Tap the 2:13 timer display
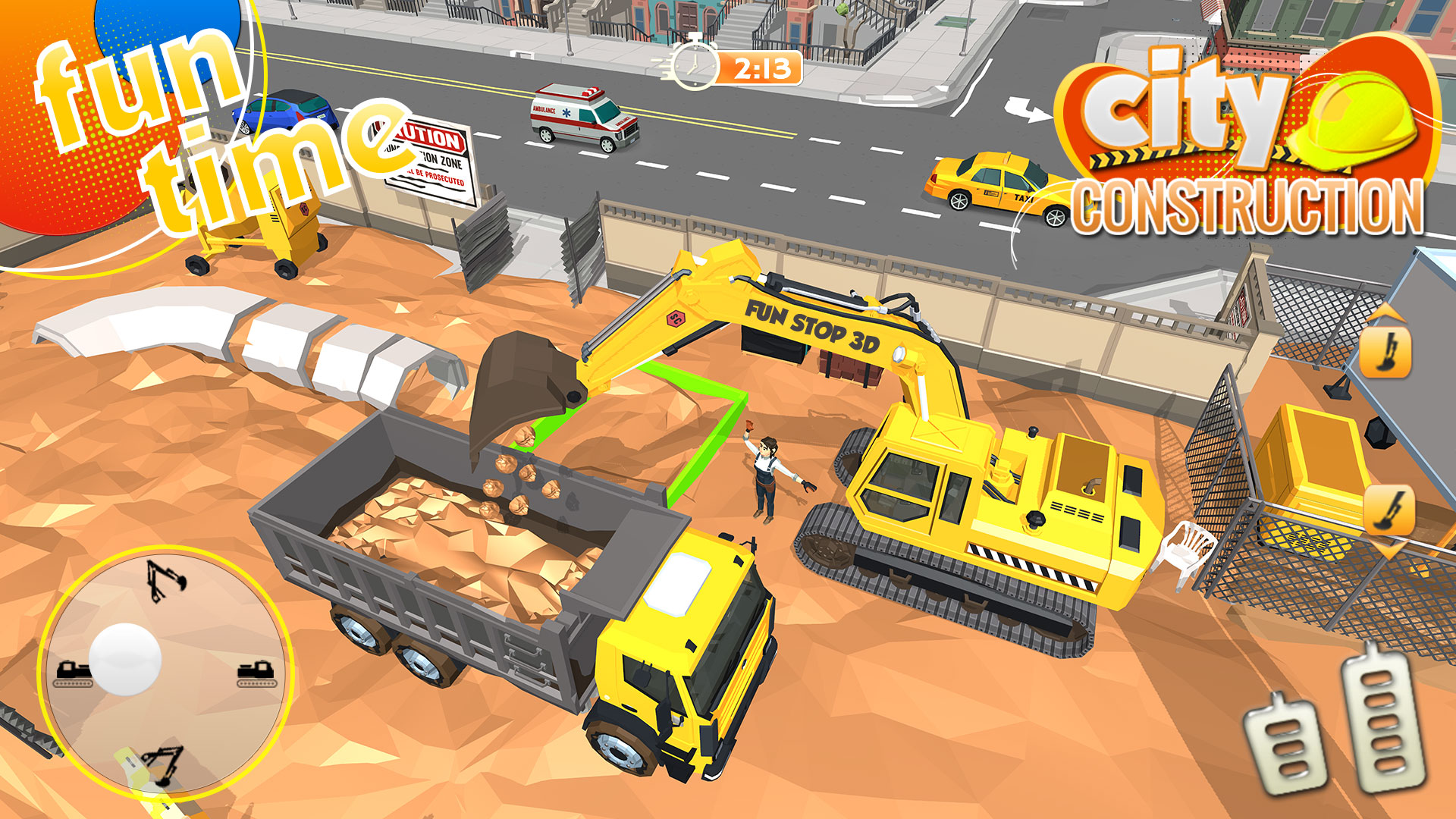This screenshot has height=819, width=1456. pyautogui.click(x=762, y=70)
